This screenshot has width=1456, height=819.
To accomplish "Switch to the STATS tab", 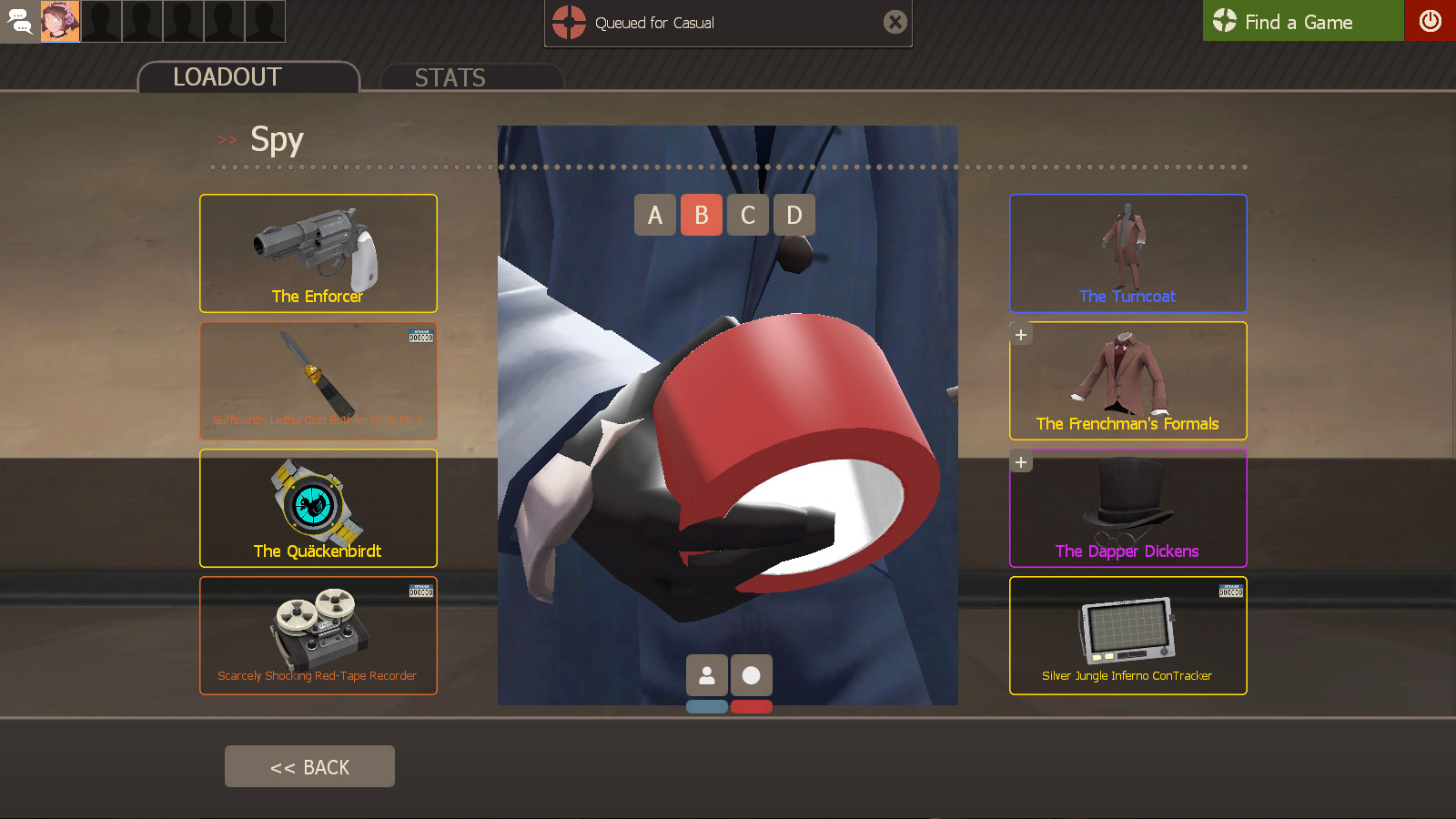I will [x=450, y=77].
